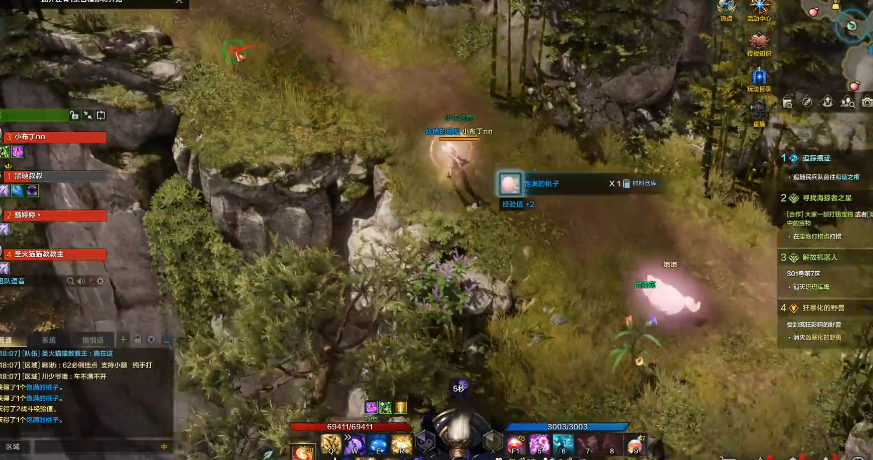
Task: Open the 玩法目录 blue gate icon
Action: coord(759,77)
